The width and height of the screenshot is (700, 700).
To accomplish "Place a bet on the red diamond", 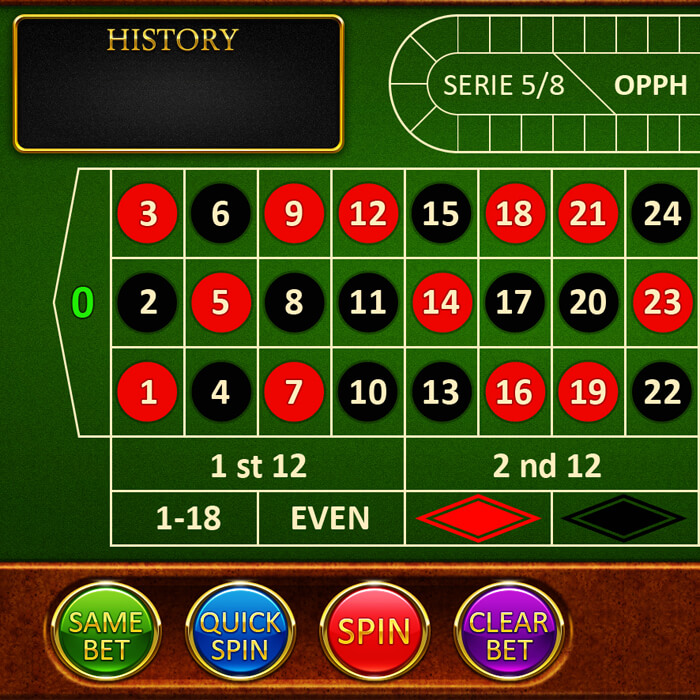I will 478,518.
